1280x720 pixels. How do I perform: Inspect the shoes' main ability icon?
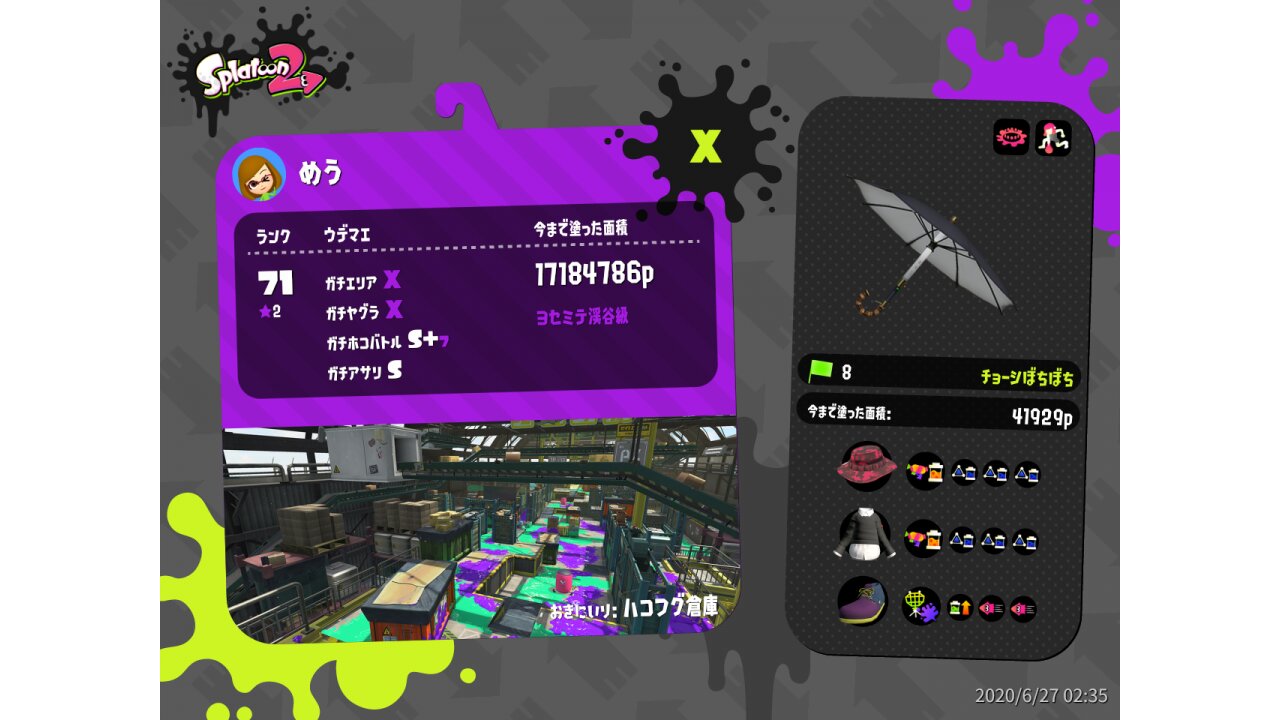920,606
